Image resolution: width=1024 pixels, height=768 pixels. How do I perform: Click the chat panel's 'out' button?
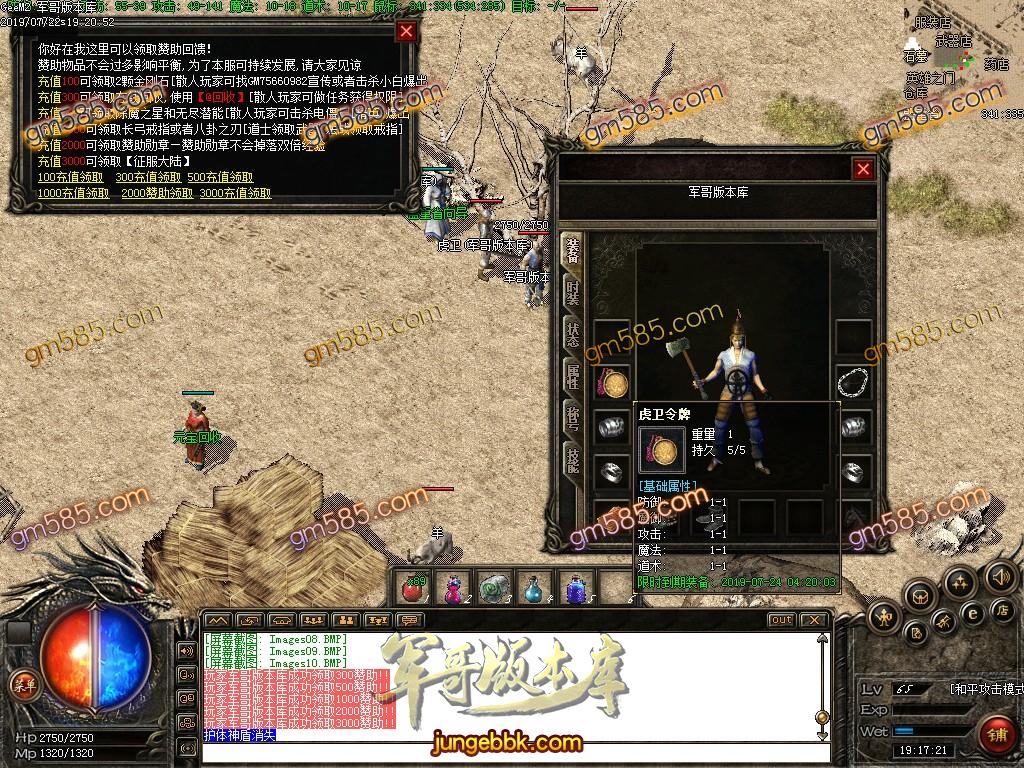pos(781,620)
